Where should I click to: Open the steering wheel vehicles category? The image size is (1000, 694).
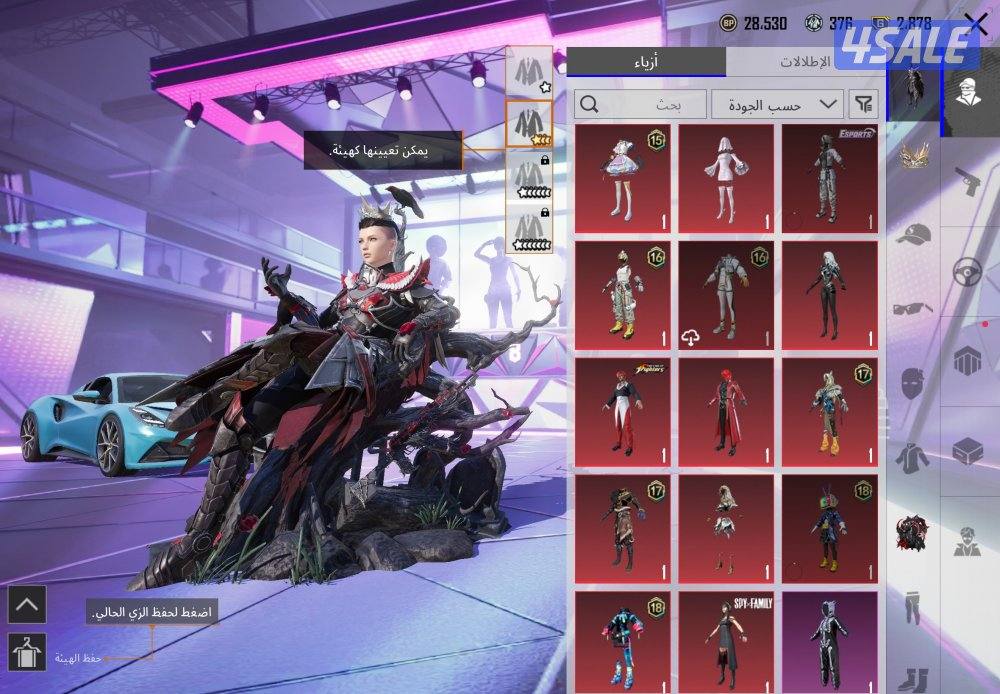(x=966, y=272)
